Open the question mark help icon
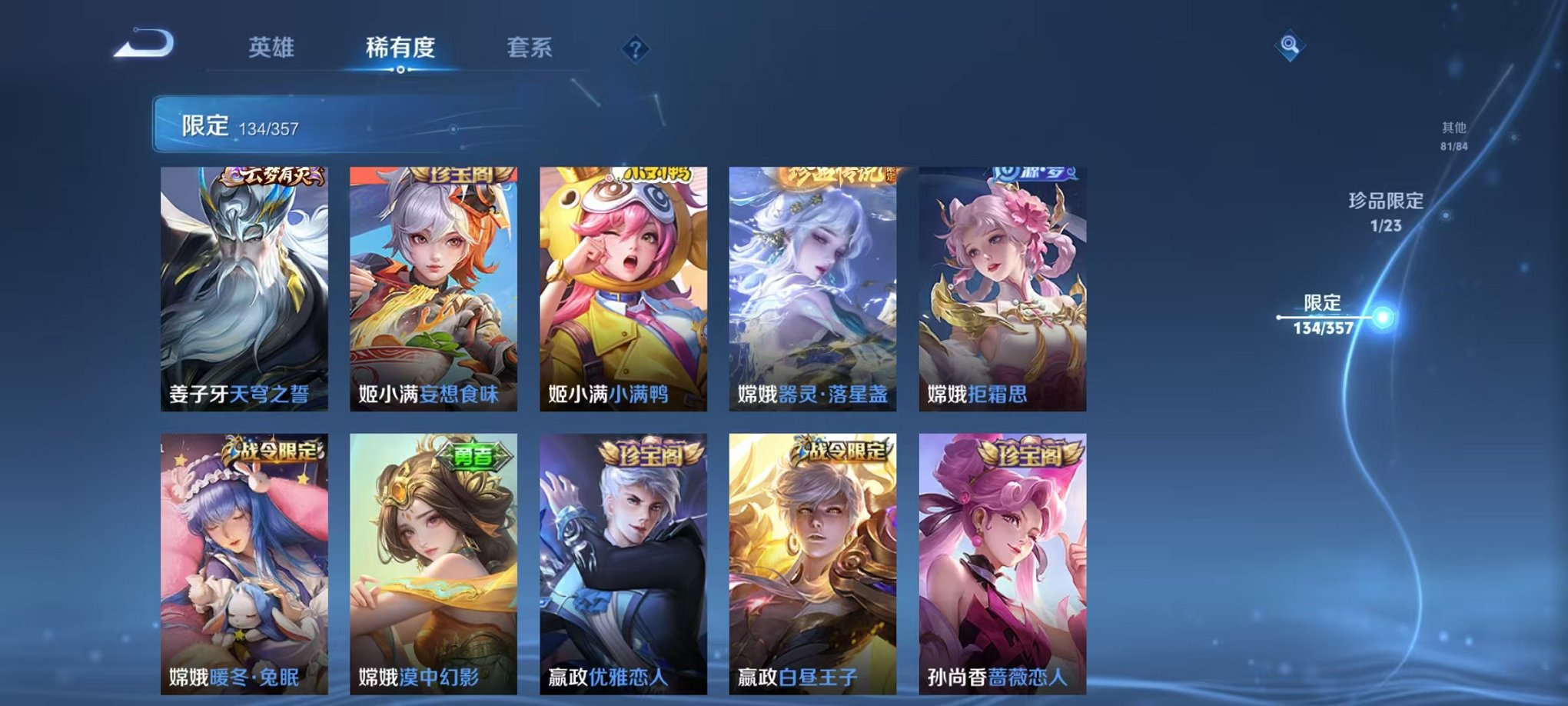Image resolution: width=1568 pixels, height=706 pixels. [x=634, y=49]
